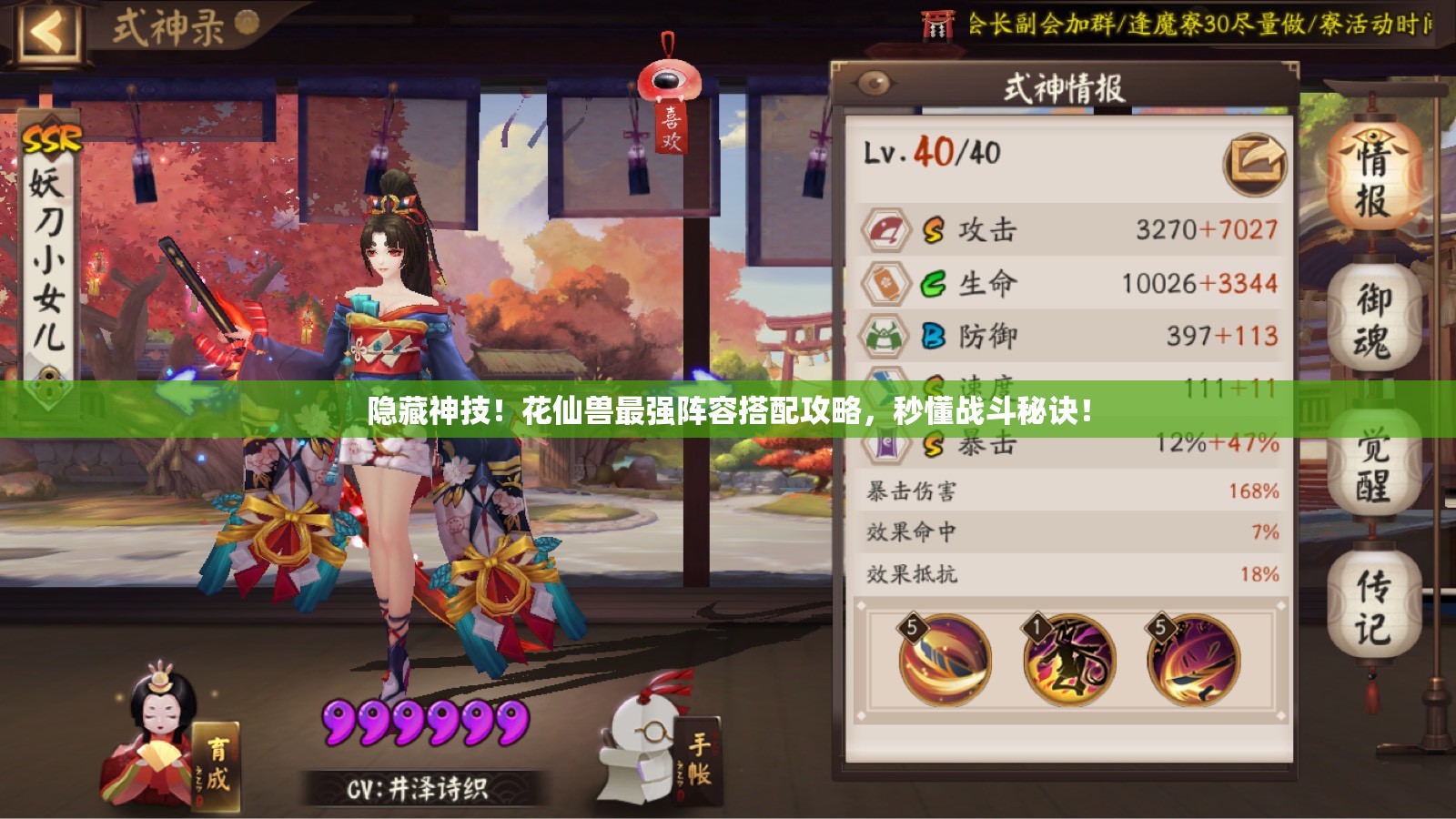Select the 防御 defense helmet icon
The width and height of the screenshot is (1456, 819).
pyautogui.click(x=884, y=335)
